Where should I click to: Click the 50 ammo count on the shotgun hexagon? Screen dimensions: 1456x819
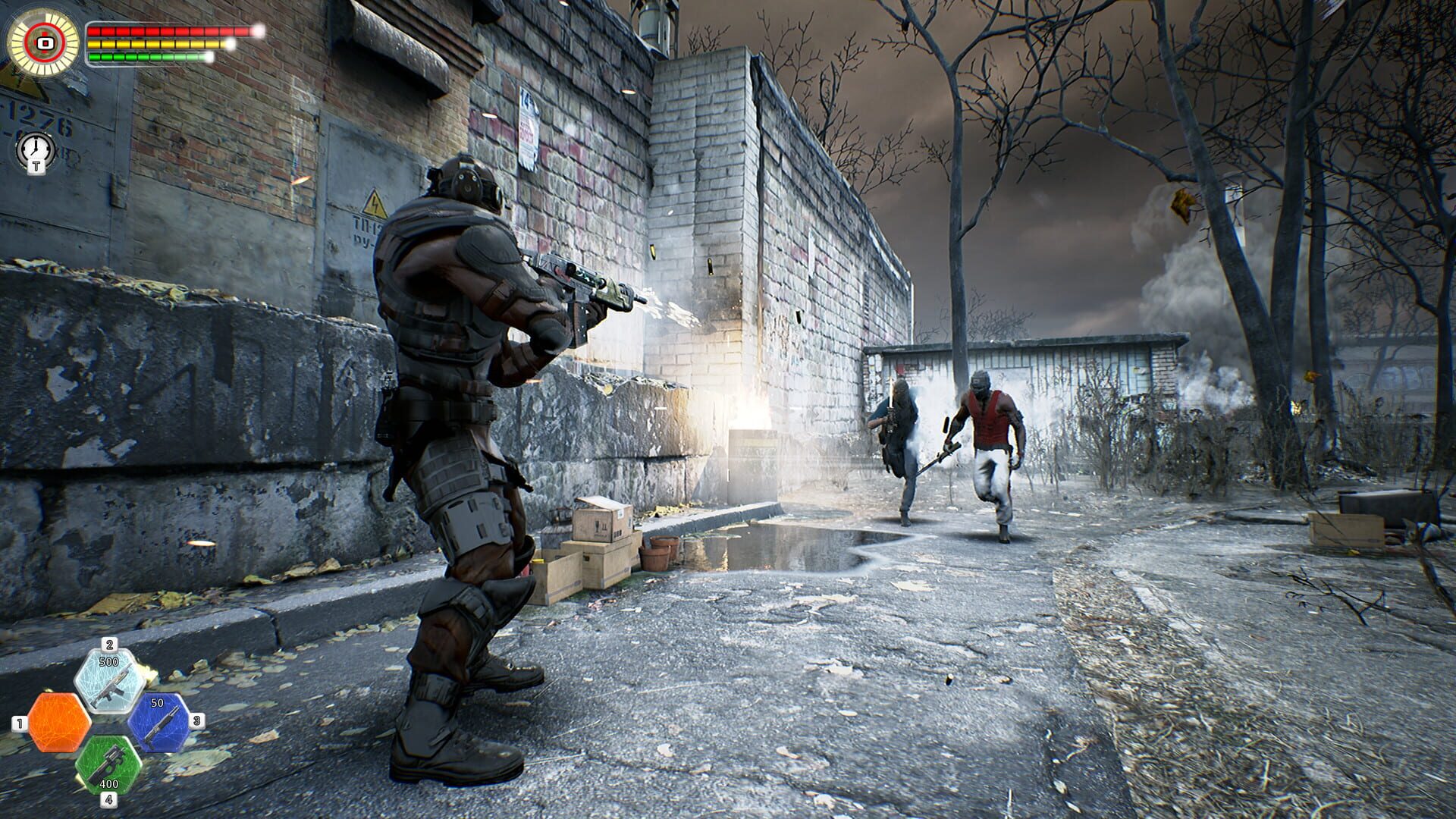[158, 702]
